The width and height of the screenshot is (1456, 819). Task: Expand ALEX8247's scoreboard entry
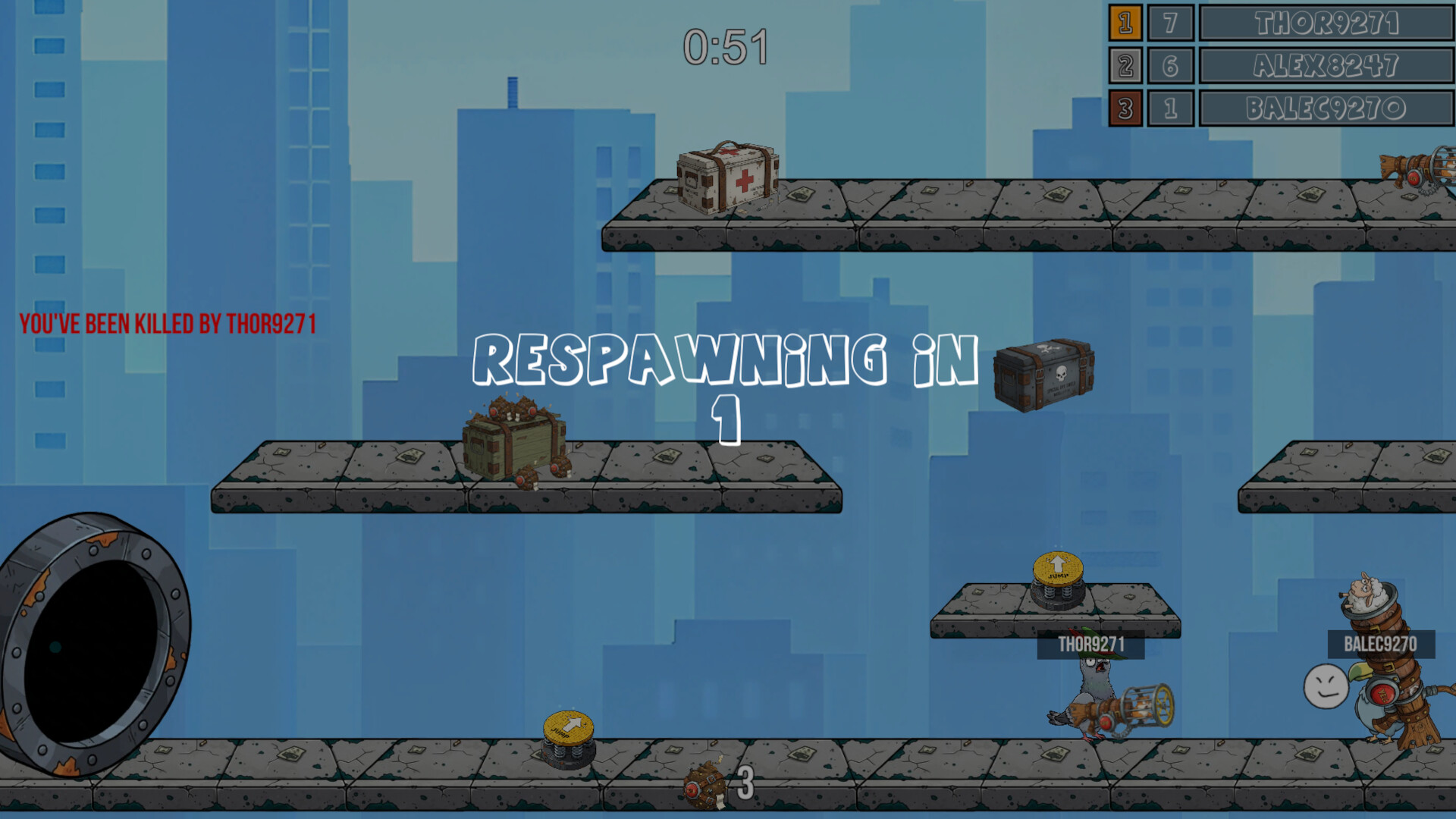click(x=1327, y=65)
